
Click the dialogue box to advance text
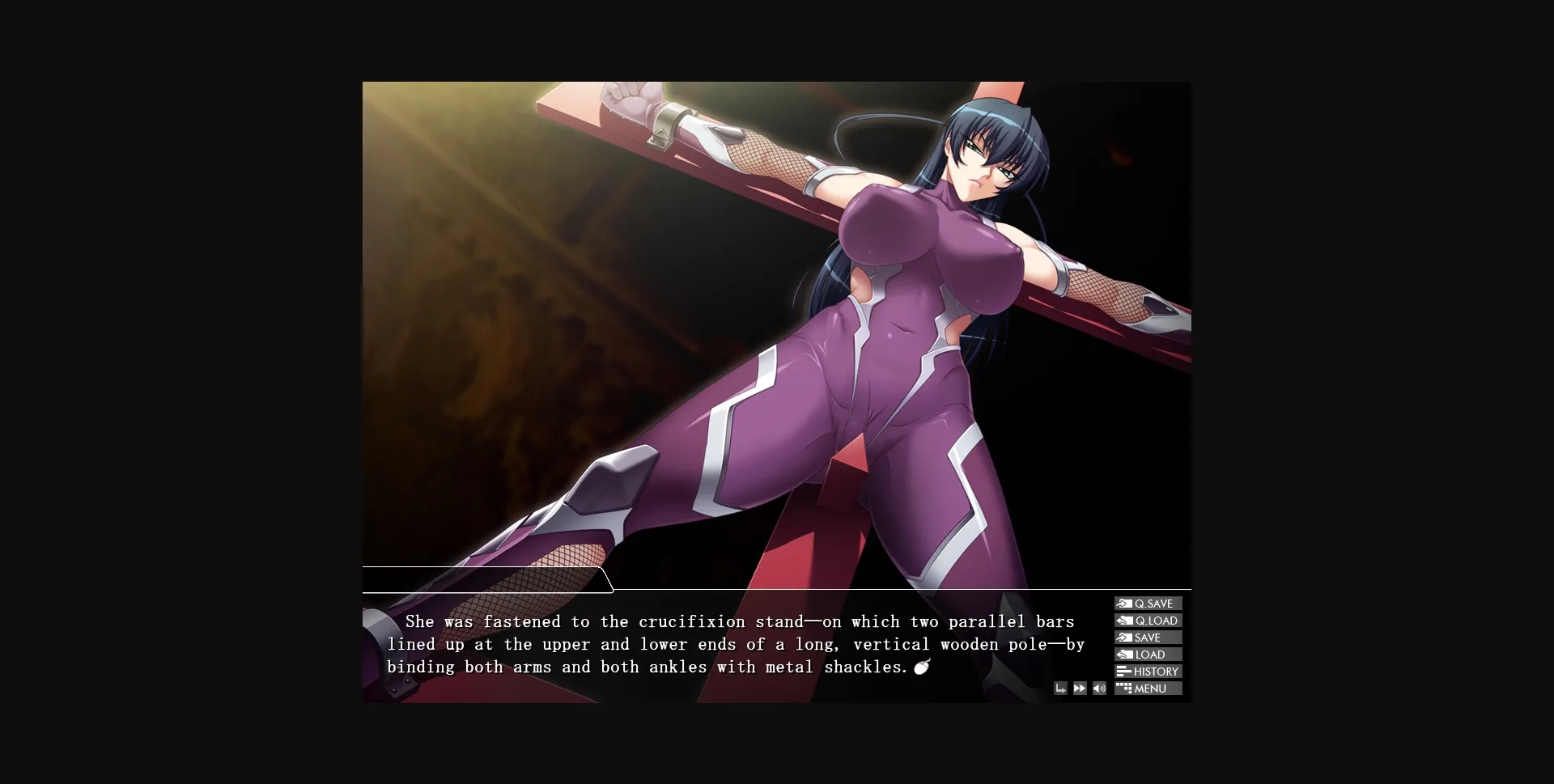pyautogui.click(x=728, y=645)
